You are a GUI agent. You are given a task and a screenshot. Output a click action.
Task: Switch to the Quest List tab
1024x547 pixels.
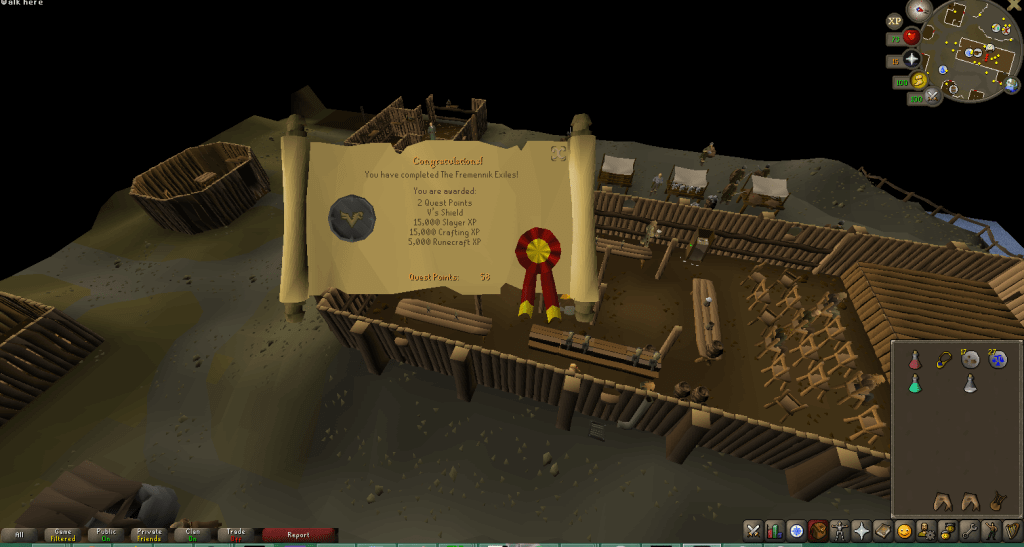796,530
